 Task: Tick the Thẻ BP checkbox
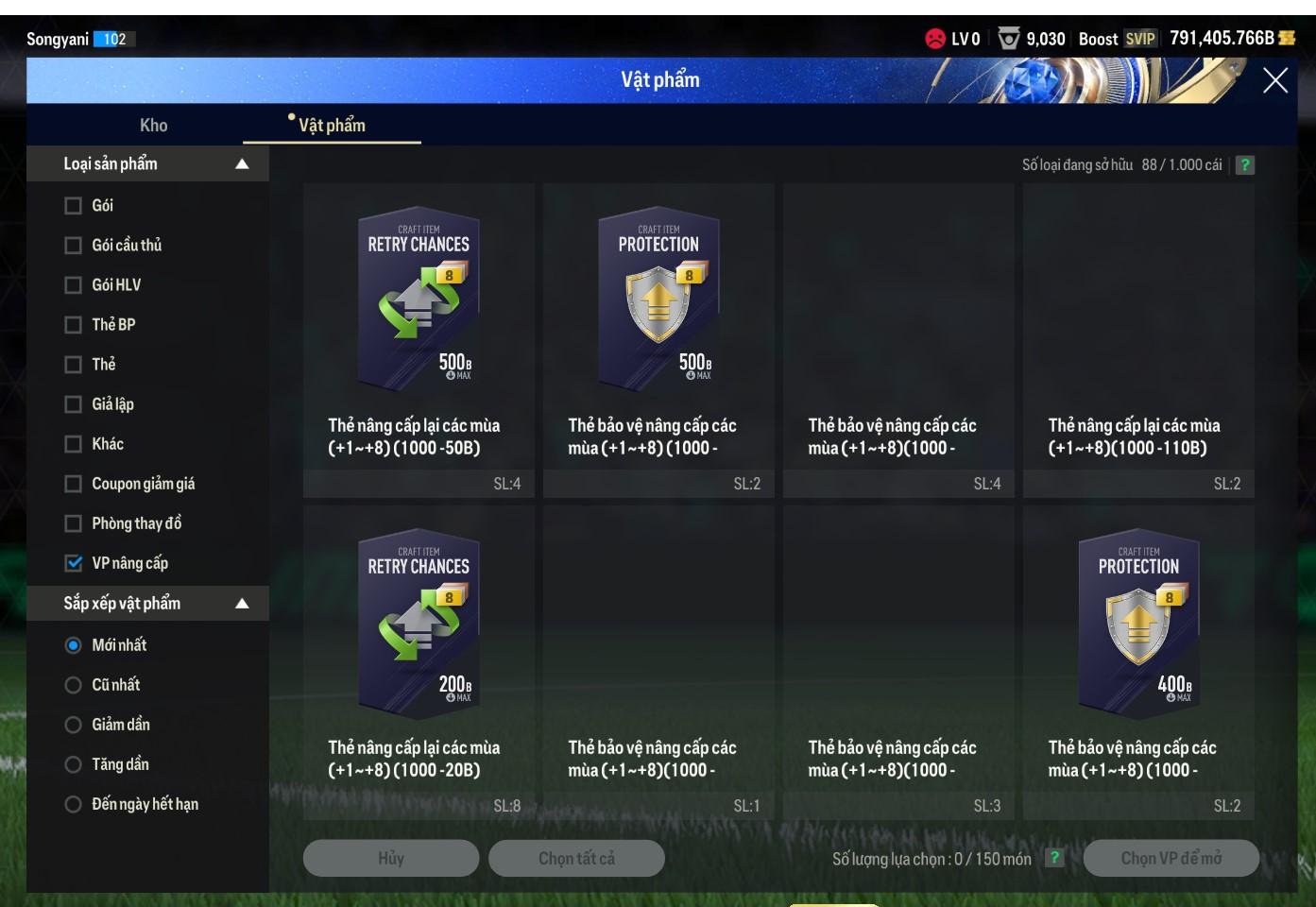click(73, 325)
